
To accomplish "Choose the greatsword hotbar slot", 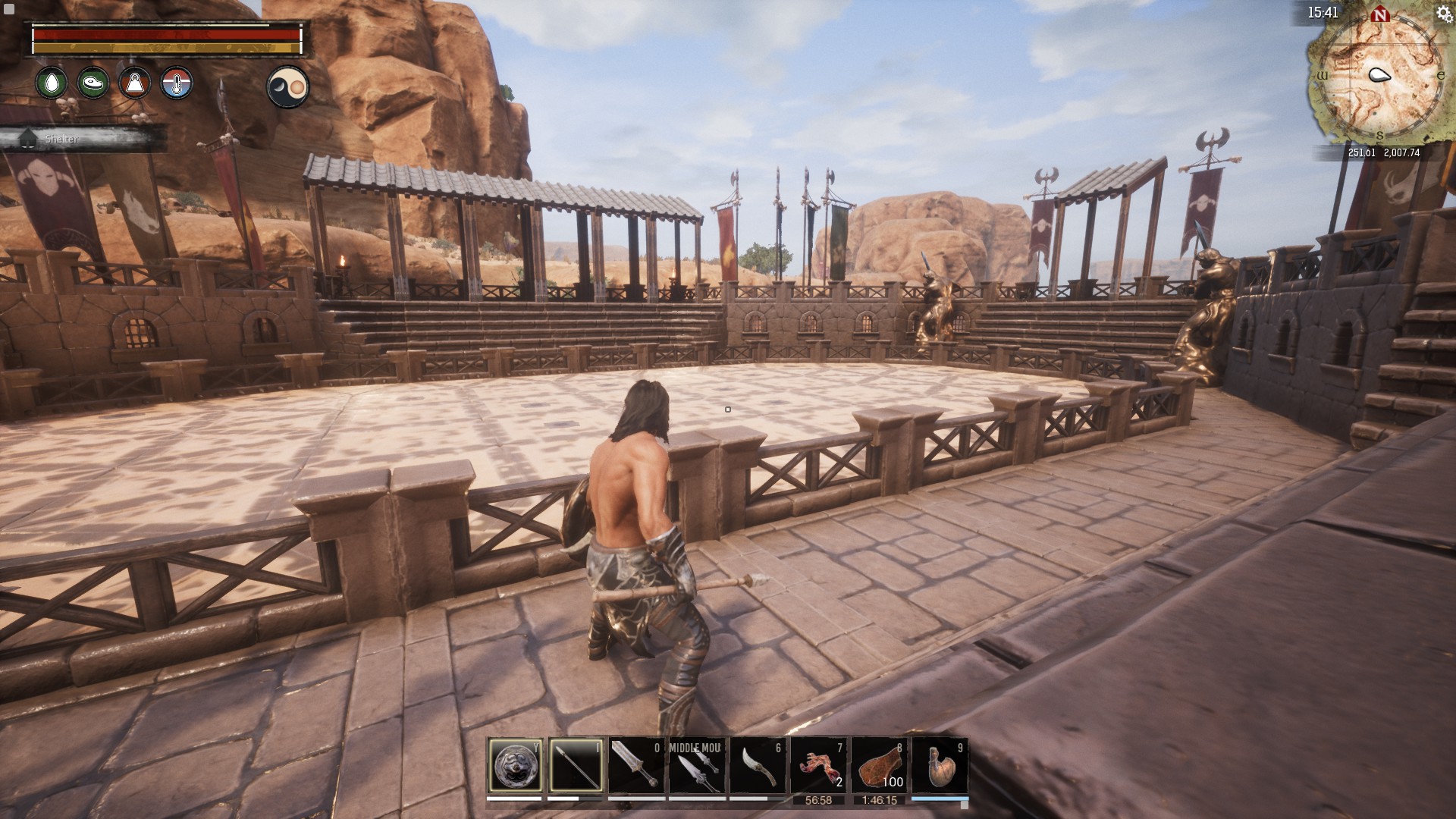I will pos(636,766).
